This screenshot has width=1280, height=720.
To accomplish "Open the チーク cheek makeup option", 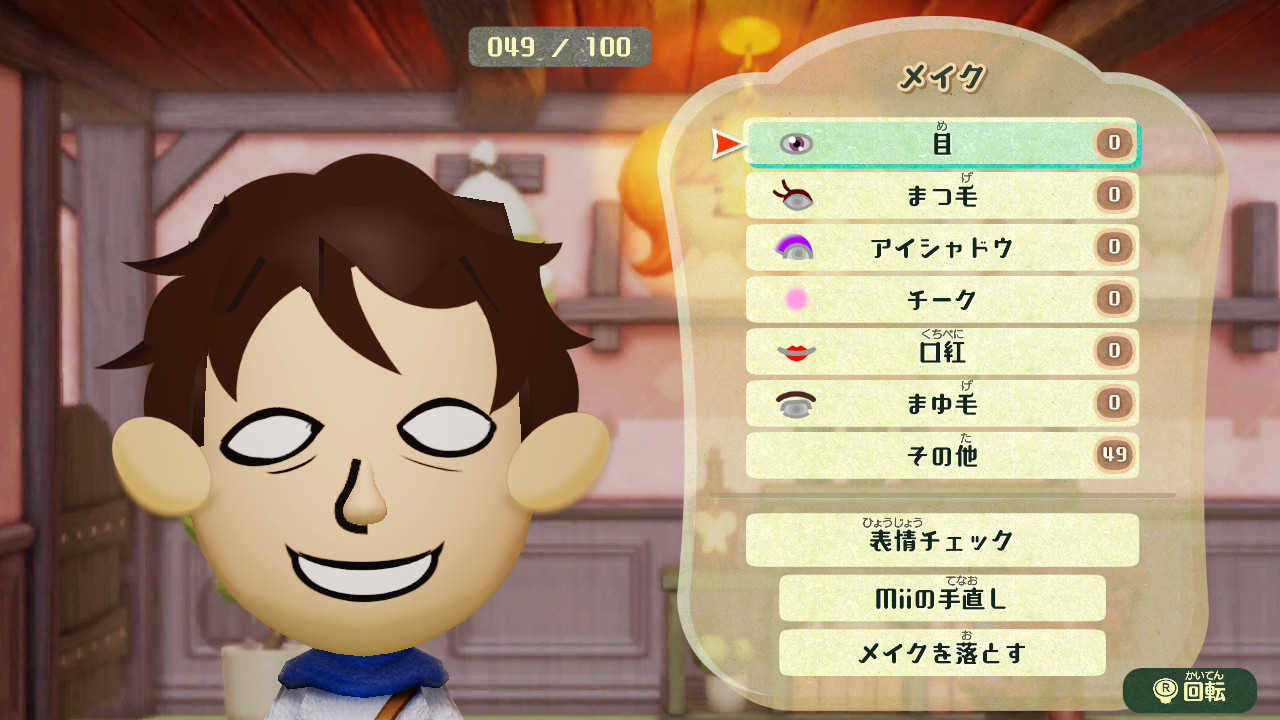I will (x=941, y=299).
